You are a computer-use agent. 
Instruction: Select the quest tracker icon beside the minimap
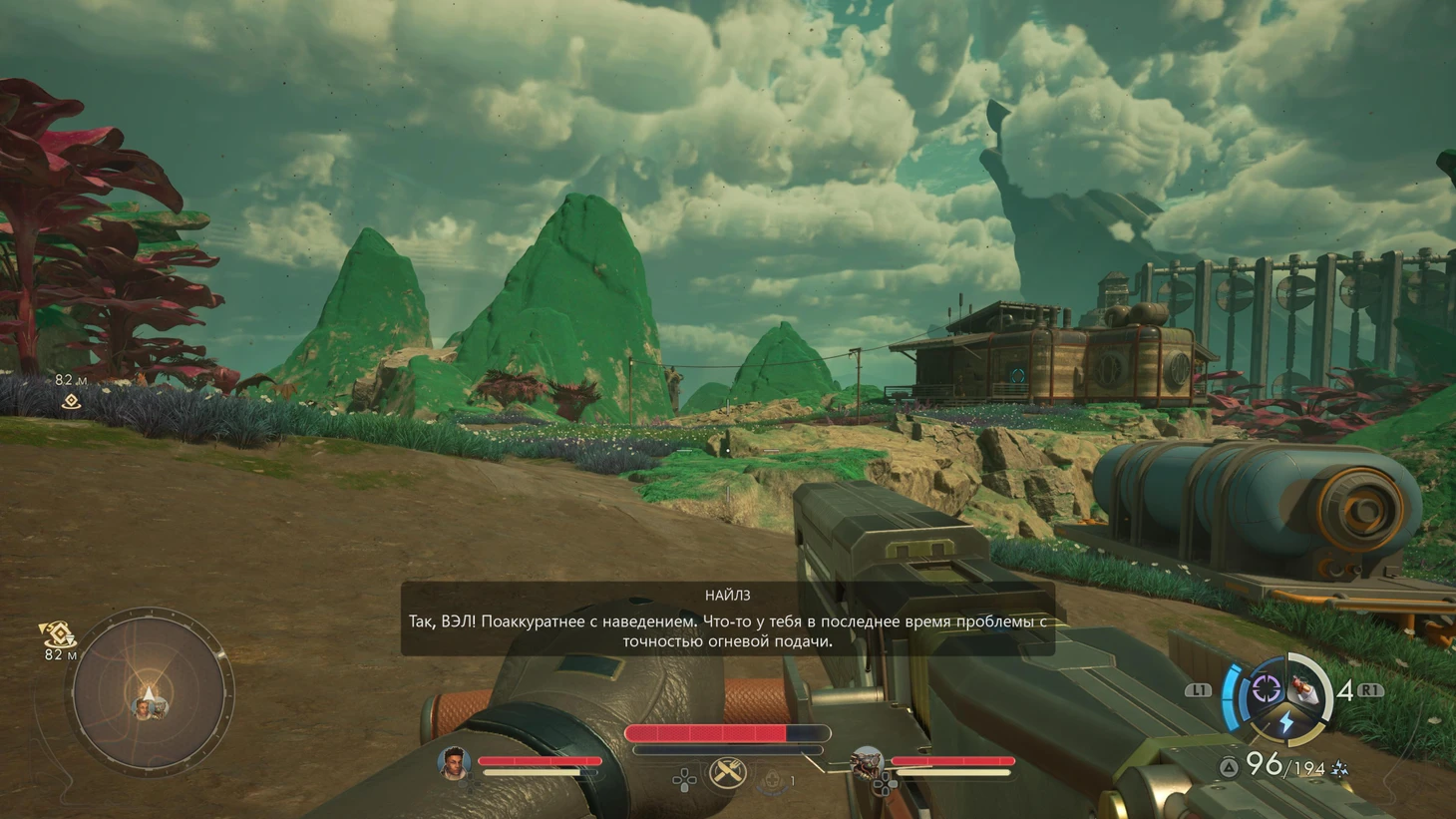pos(58,633)
